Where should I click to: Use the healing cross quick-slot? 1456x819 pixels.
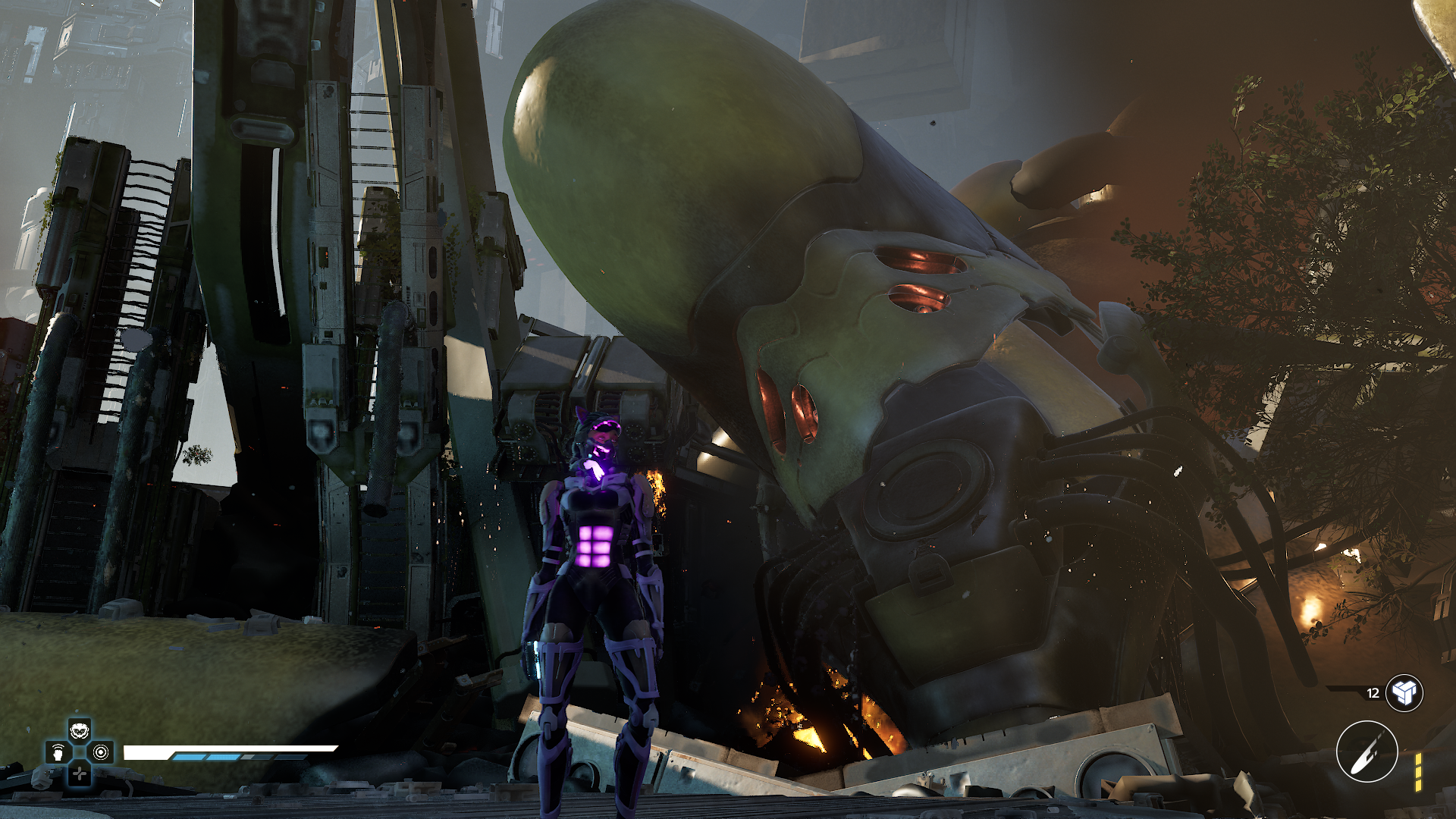(x=80, y=774)
